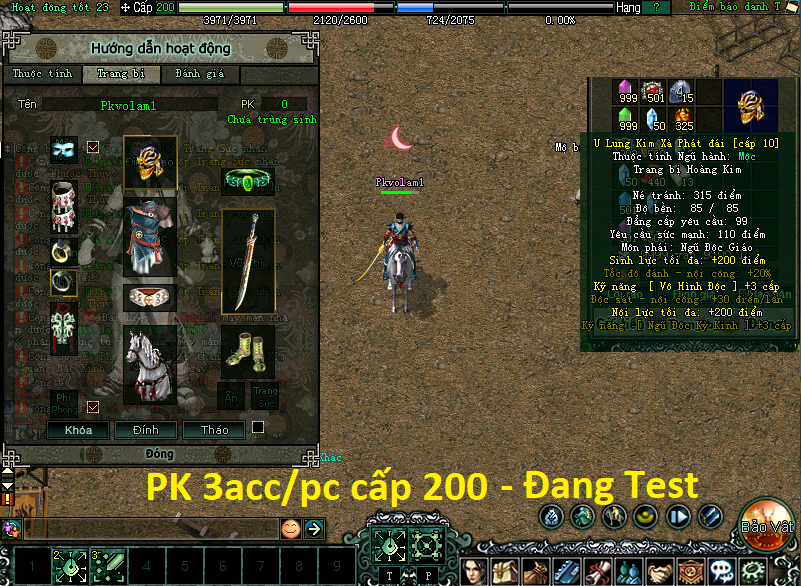Select the equipped sword weapon slot
The width and height of the screenshot is (801, 586).
tap(248, 260)
